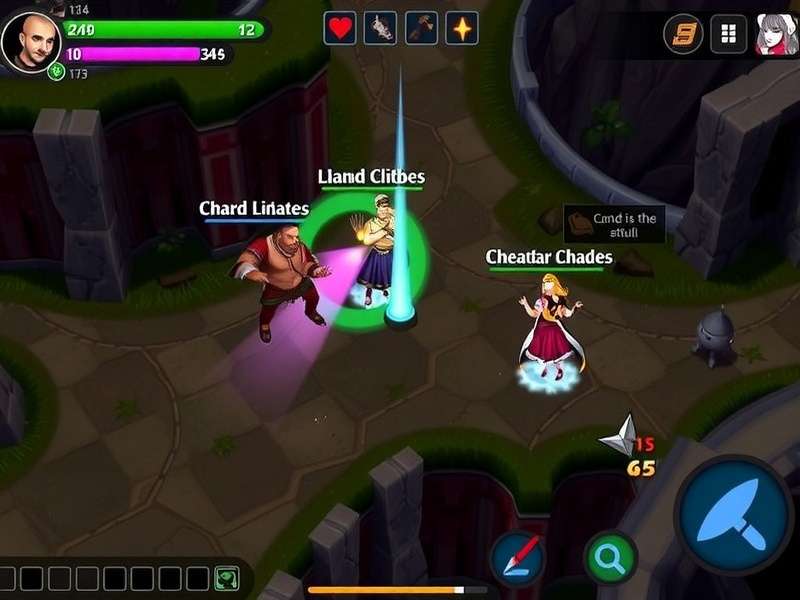This screenshot has height=600, width=800.
Task: Select the red heart icon
Action: click(x=340, y=28)
